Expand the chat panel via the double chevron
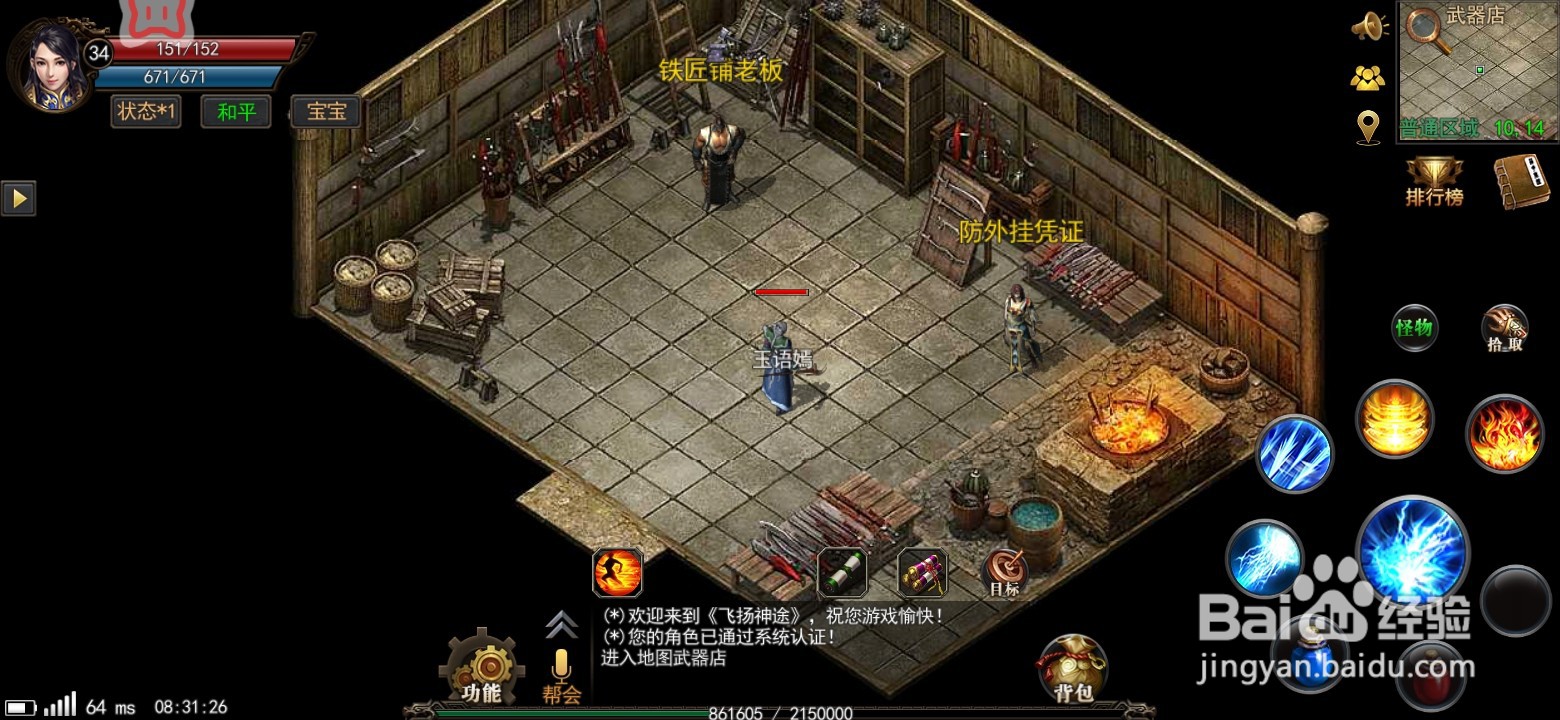1560x720 pixels. (x=560, y=625)
